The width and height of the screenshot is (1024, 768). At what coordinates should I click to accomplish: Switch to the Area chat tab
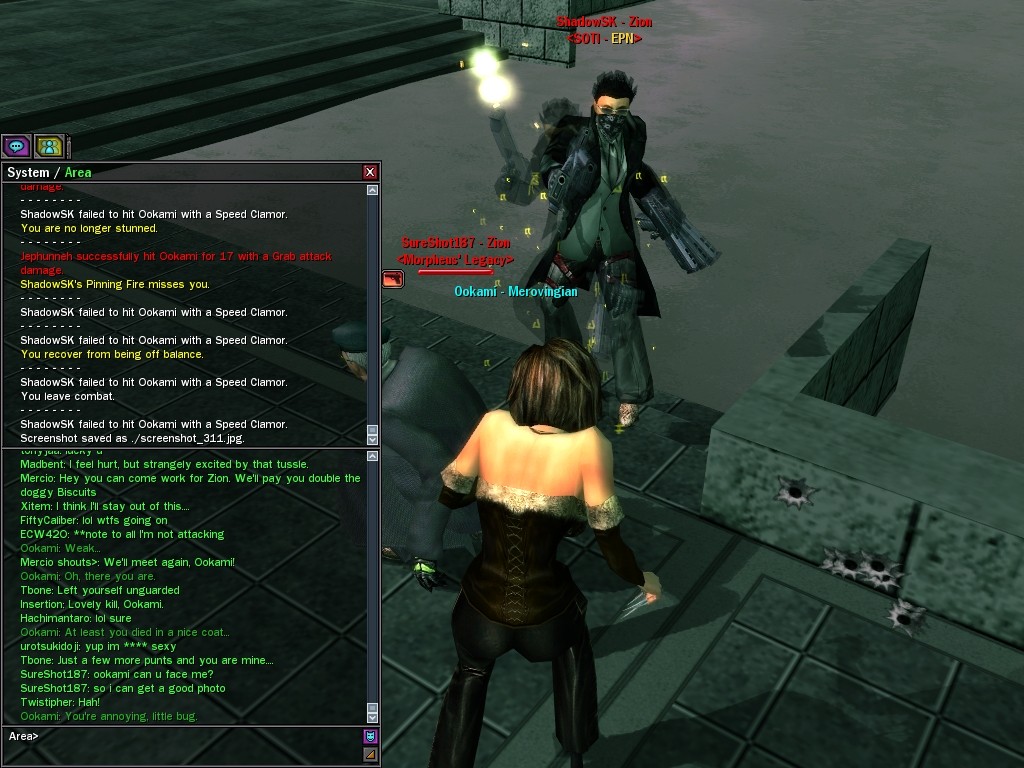[x=78, y=172]
